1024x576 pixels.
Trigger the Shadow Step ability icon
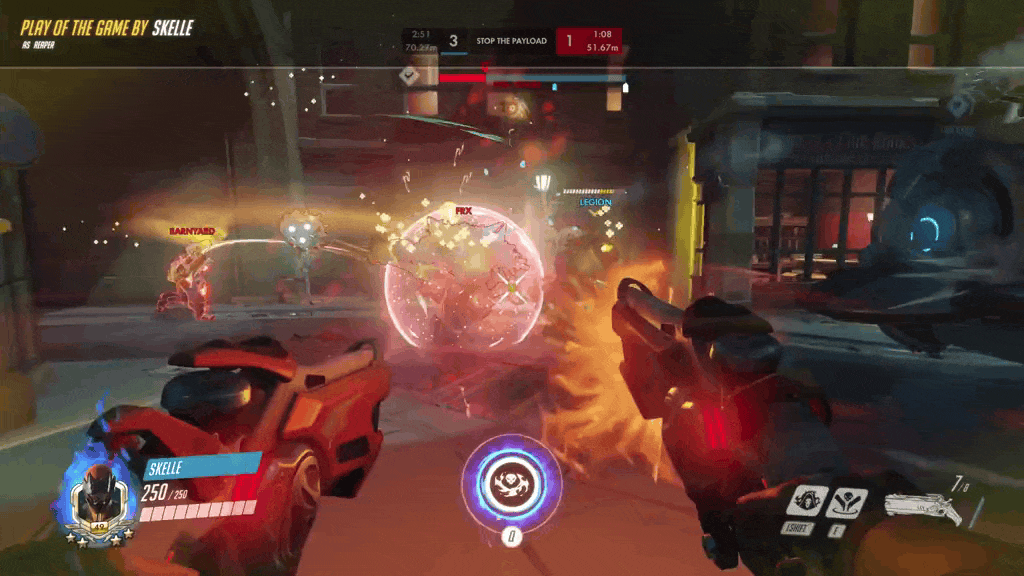click(x=847, y=501)
